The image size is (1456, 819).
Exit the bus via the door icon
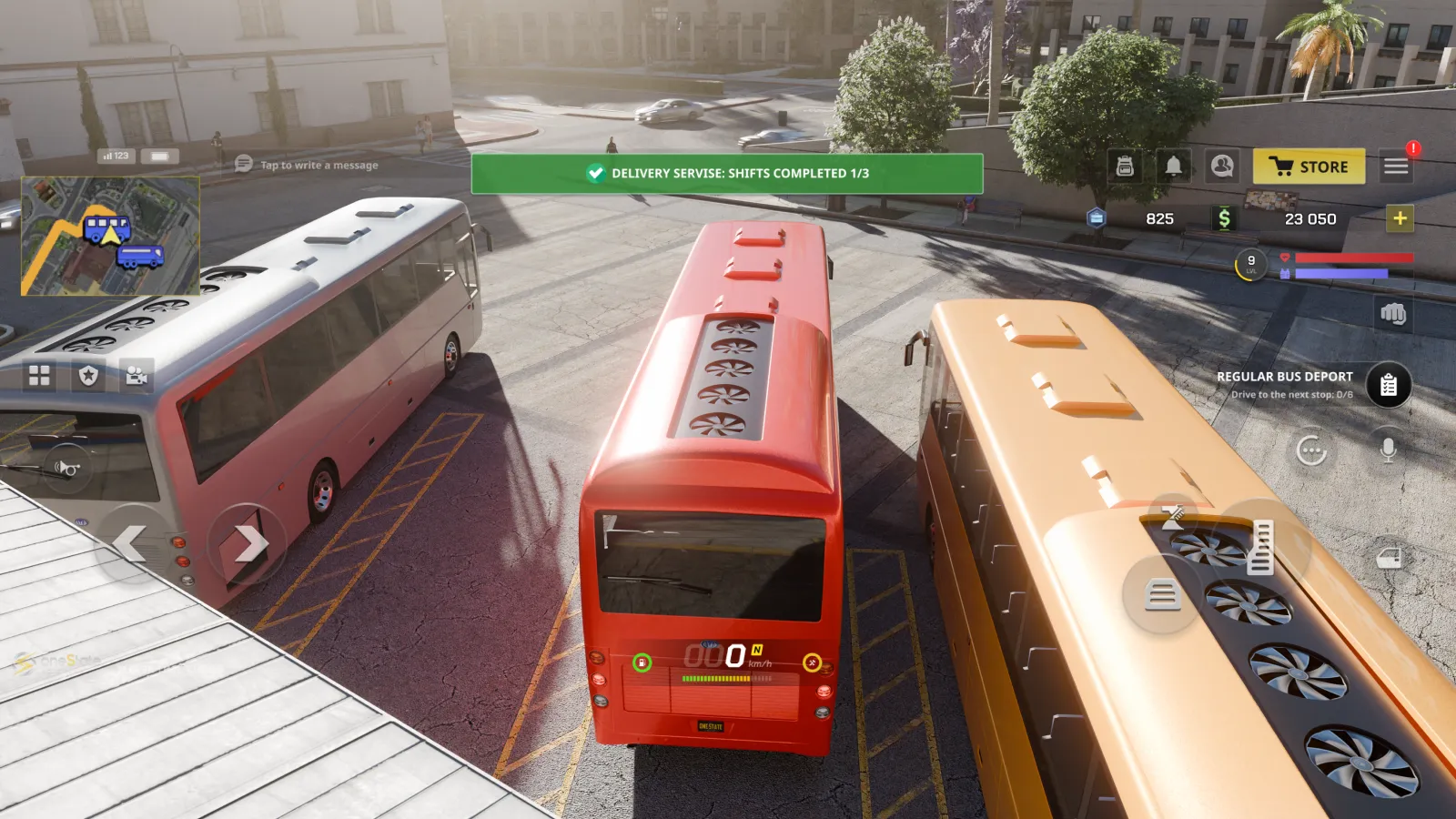click(1389, 558)
